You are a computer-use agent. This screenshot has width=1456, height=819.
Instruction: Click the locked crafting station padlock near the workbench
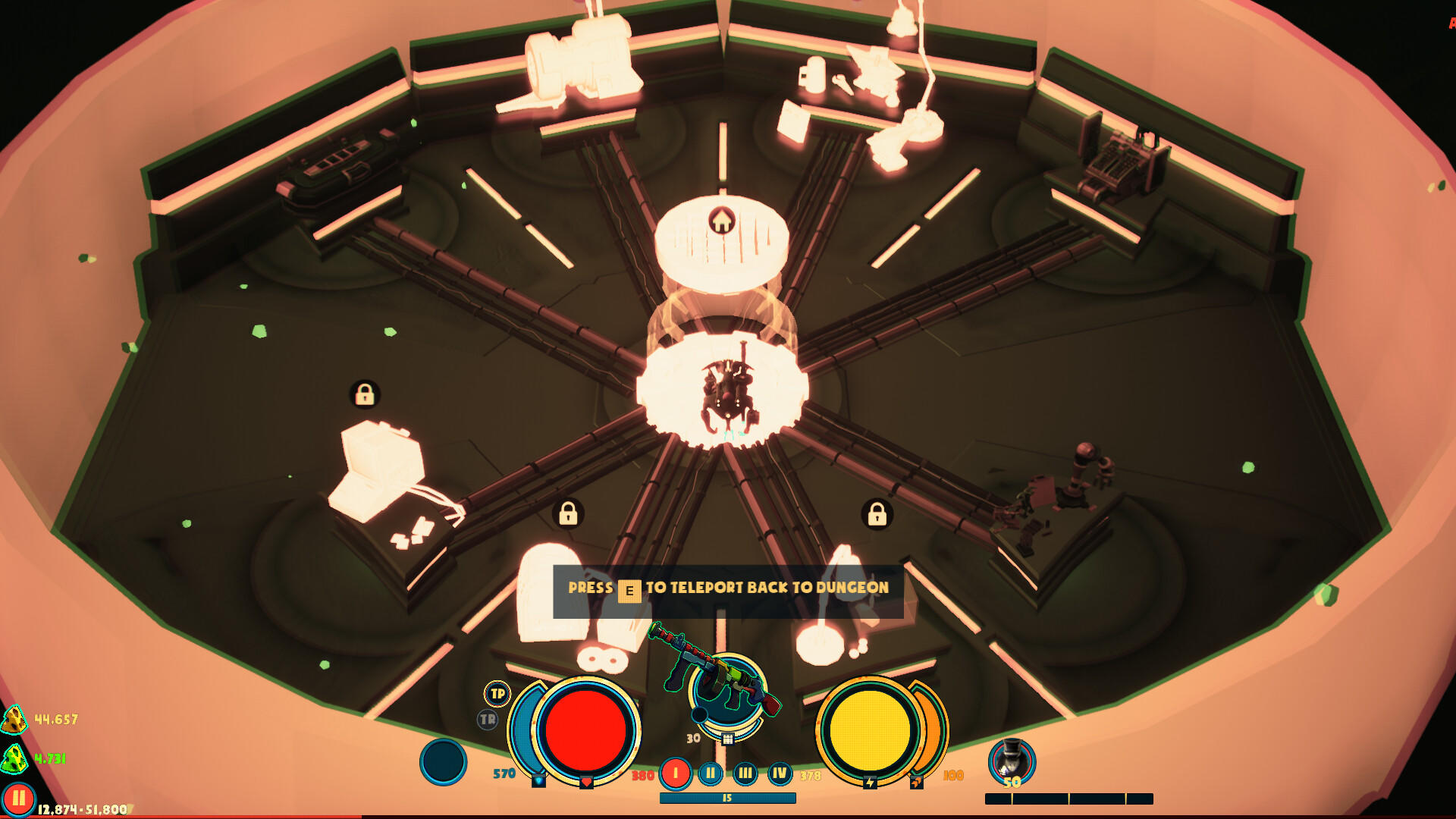tap(364, 394)
